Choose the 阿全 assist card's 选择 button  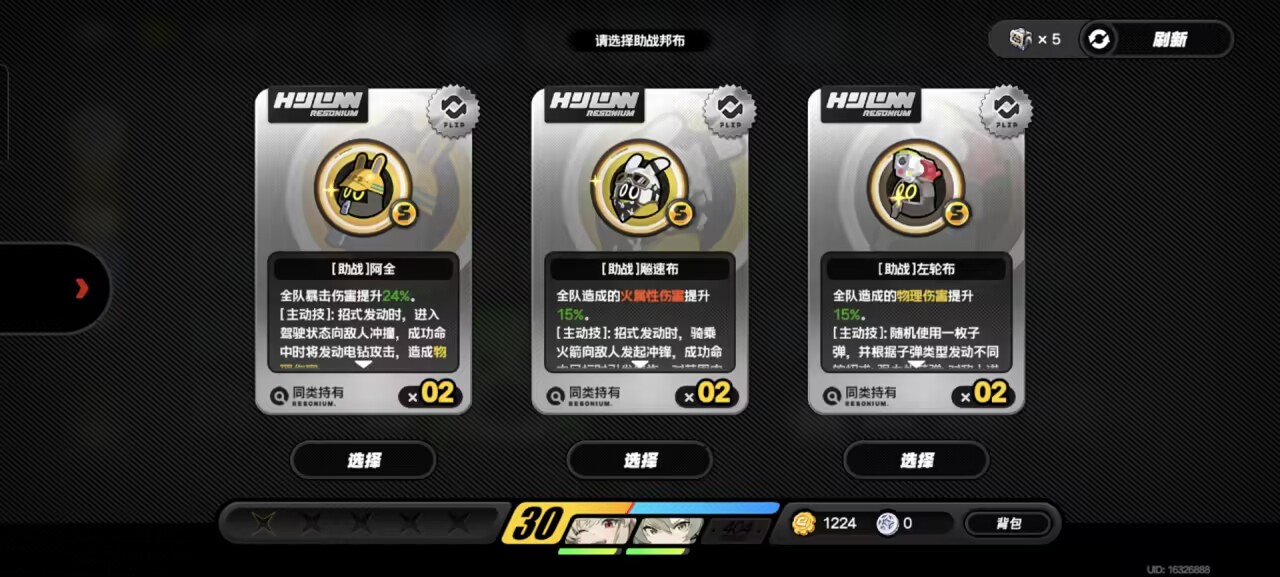pos(363,460)
